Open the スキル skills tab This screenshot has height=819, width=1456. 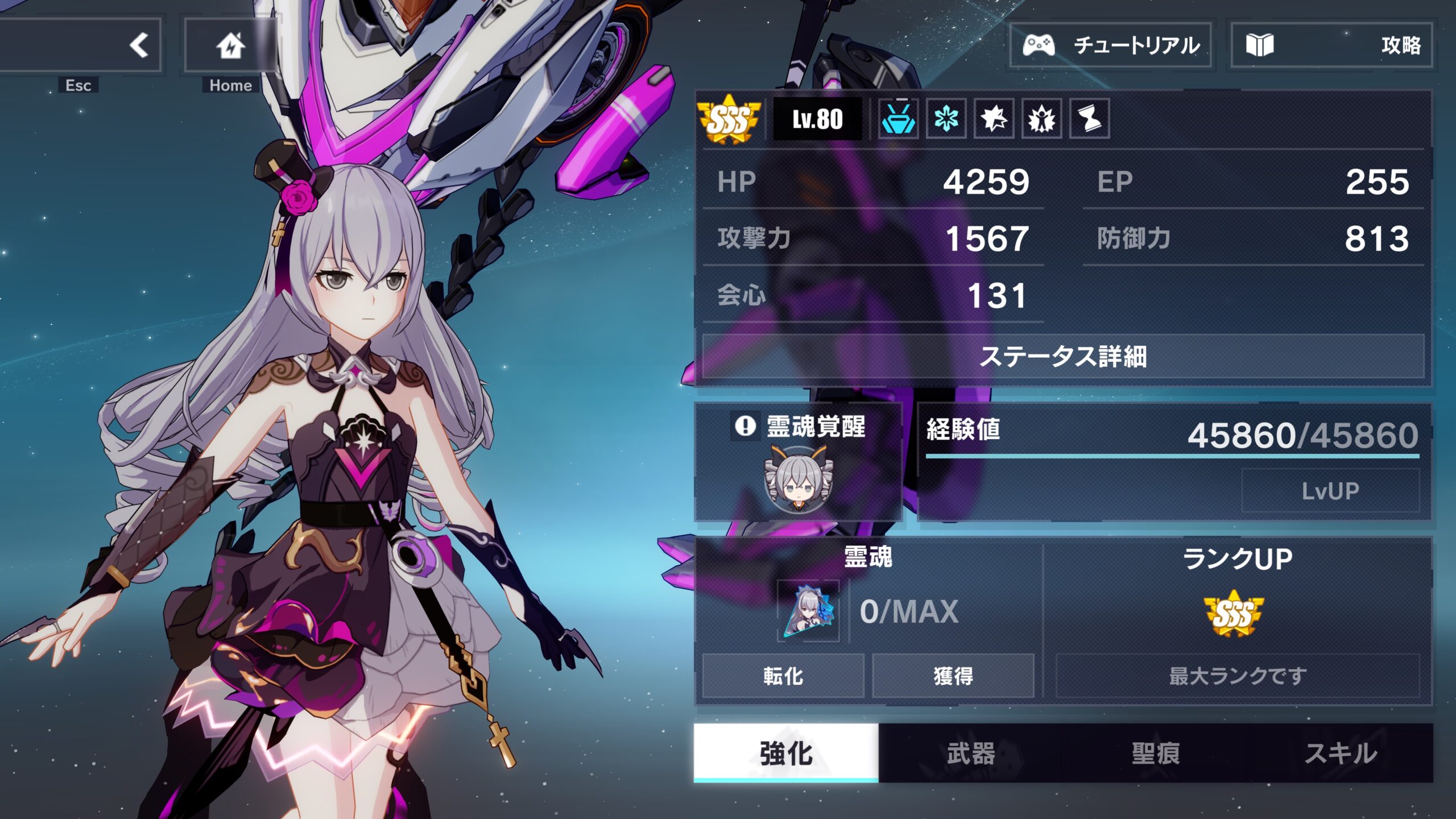[x=1340, y=754]
